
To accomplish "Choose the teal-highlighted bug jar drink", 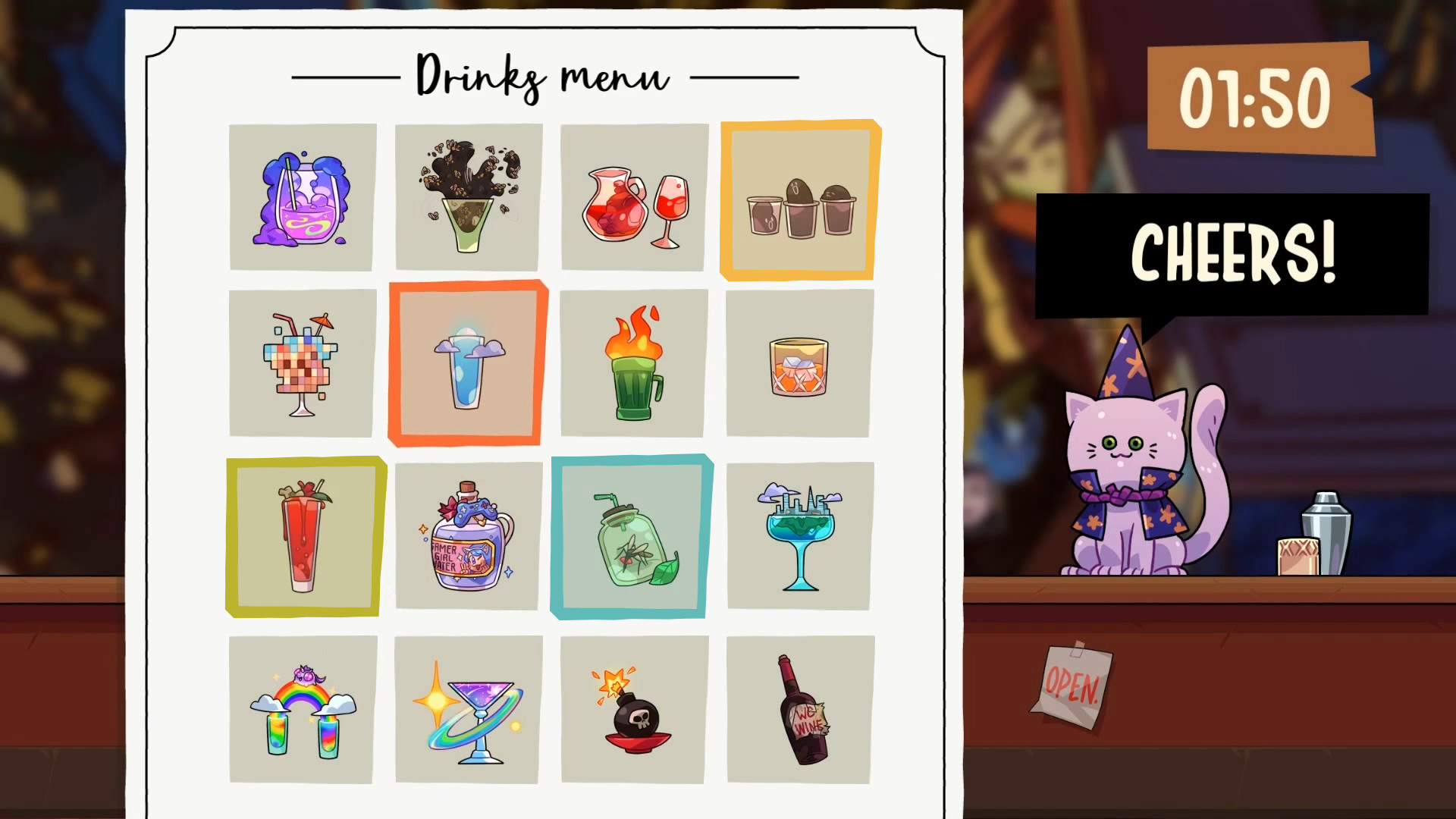I will [632, 537].
